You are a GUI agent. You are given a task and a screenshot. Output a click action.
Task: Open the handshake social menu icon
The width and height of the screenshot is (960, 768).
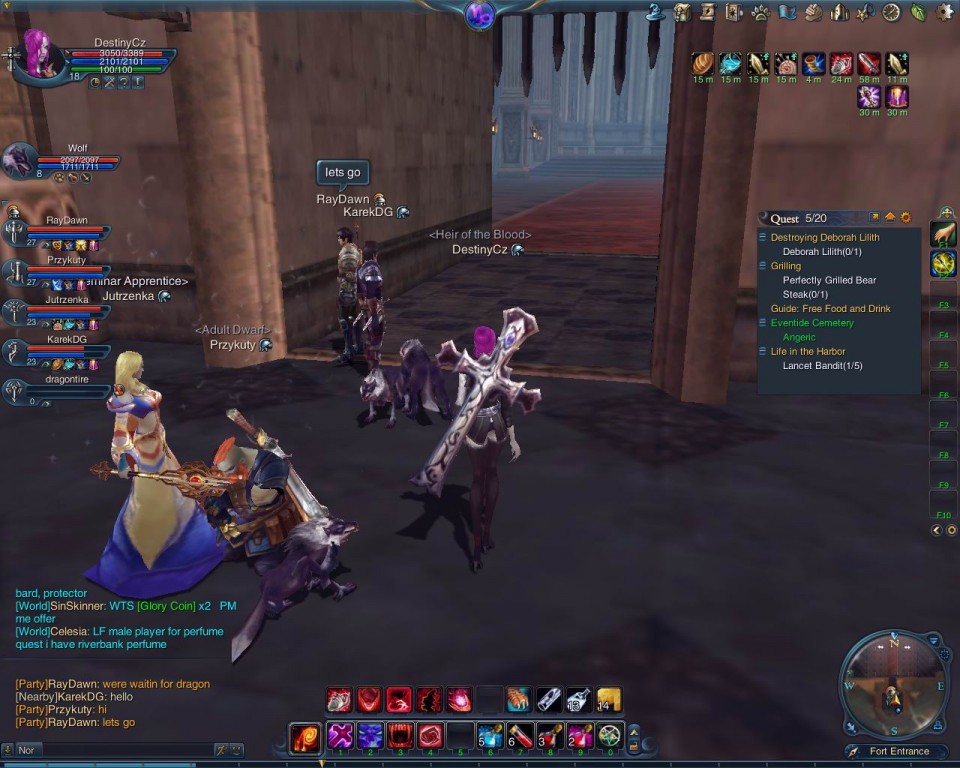tap(813, 12)
